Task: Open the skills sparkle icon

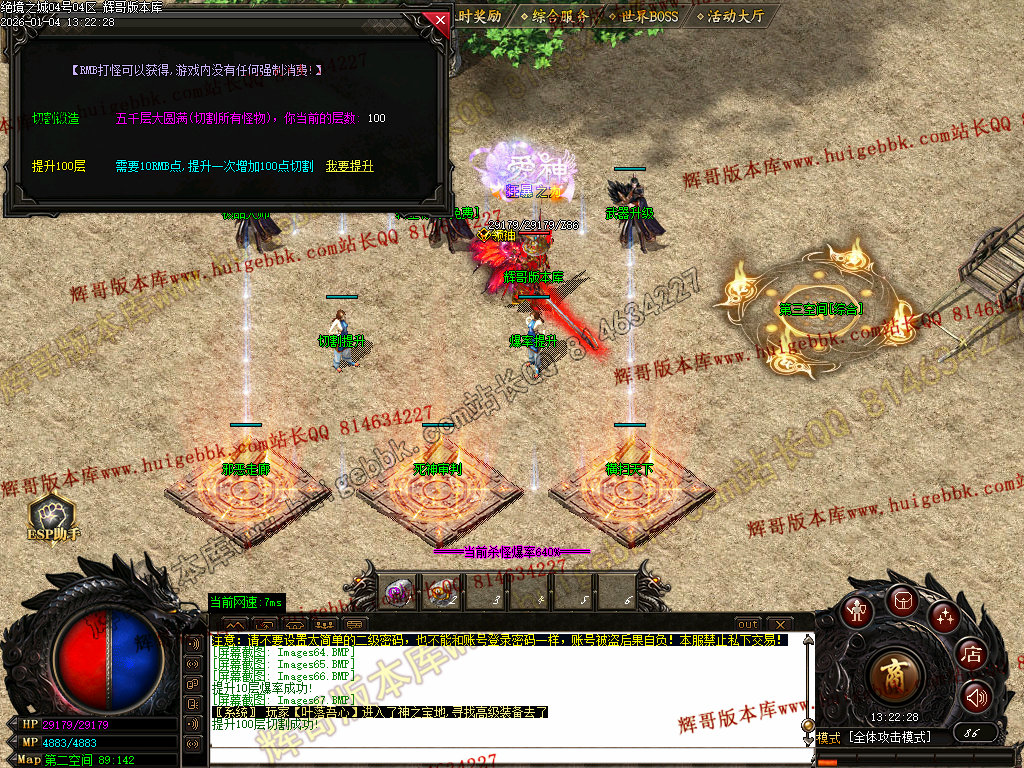Action: 944,616
